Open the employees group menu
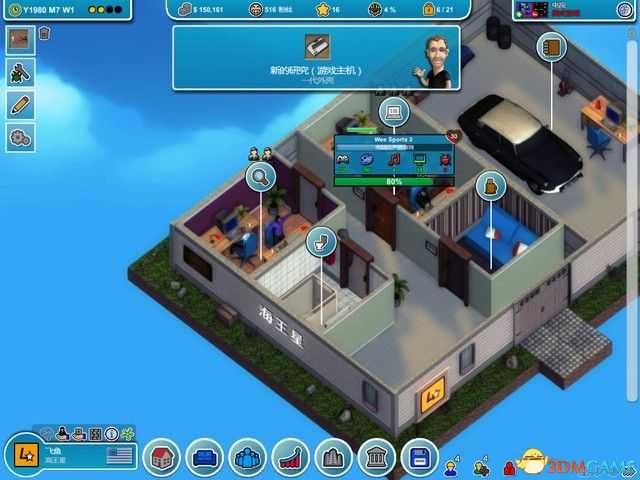The width and height of the screenshot is (640, 480). [248, 459]
